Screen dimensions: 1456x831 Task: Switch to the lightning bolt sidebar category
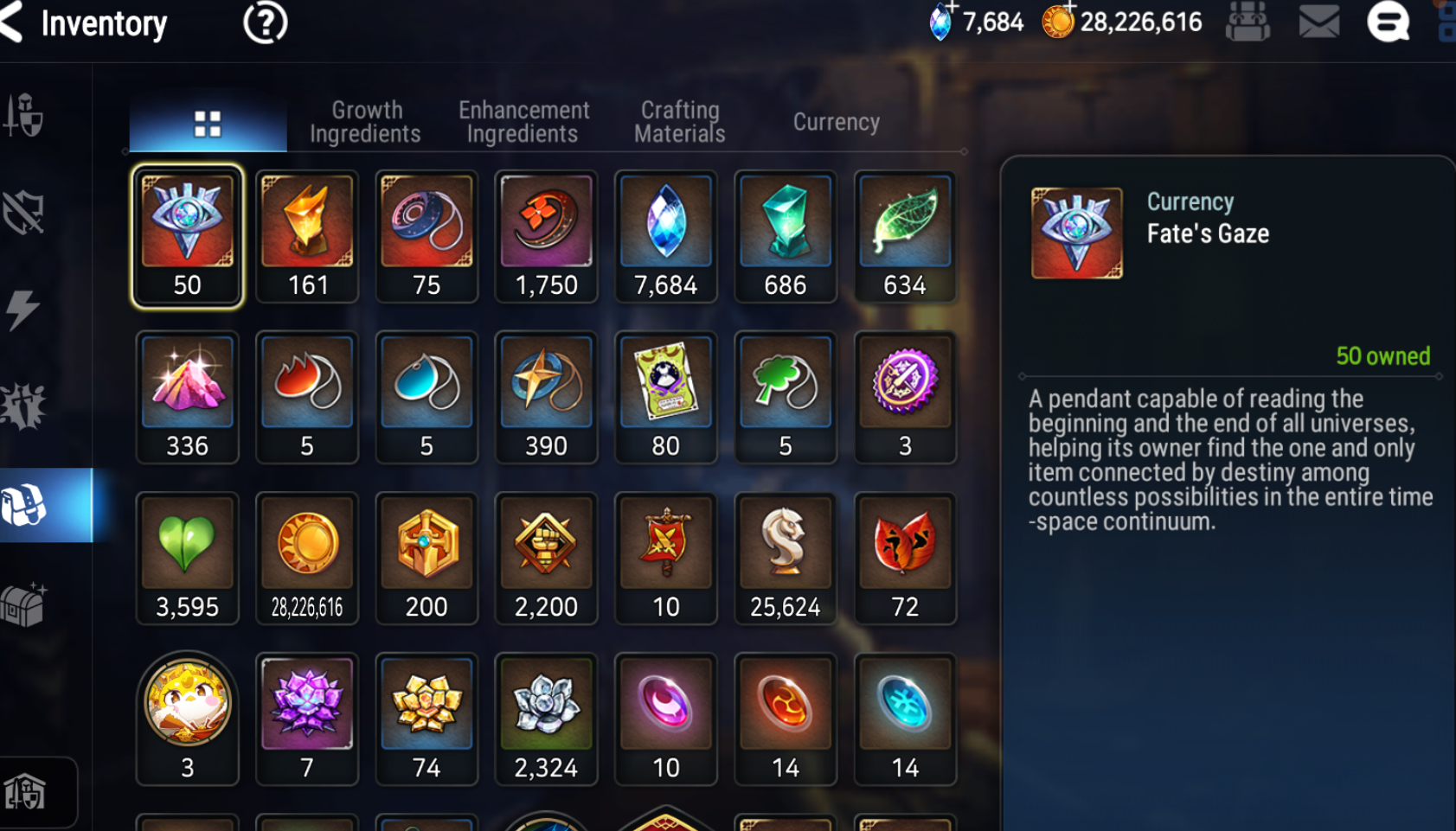pyautogui.click(x=23, y=309)
